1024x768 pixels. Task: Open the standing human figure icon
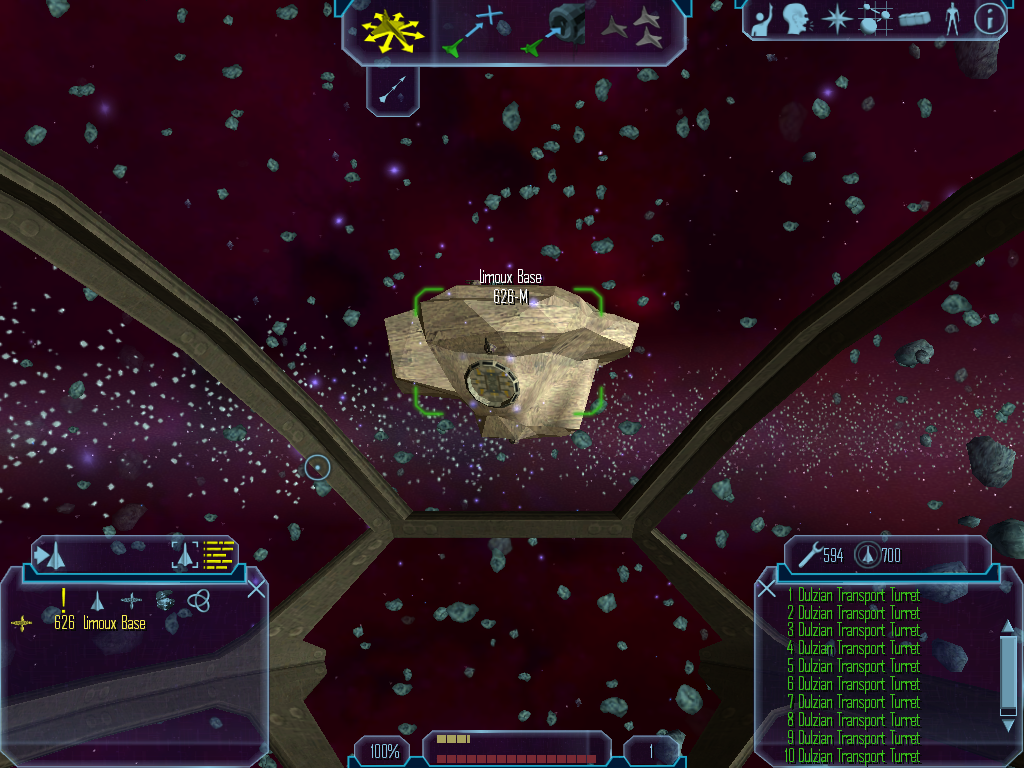[x=951, y=19]
